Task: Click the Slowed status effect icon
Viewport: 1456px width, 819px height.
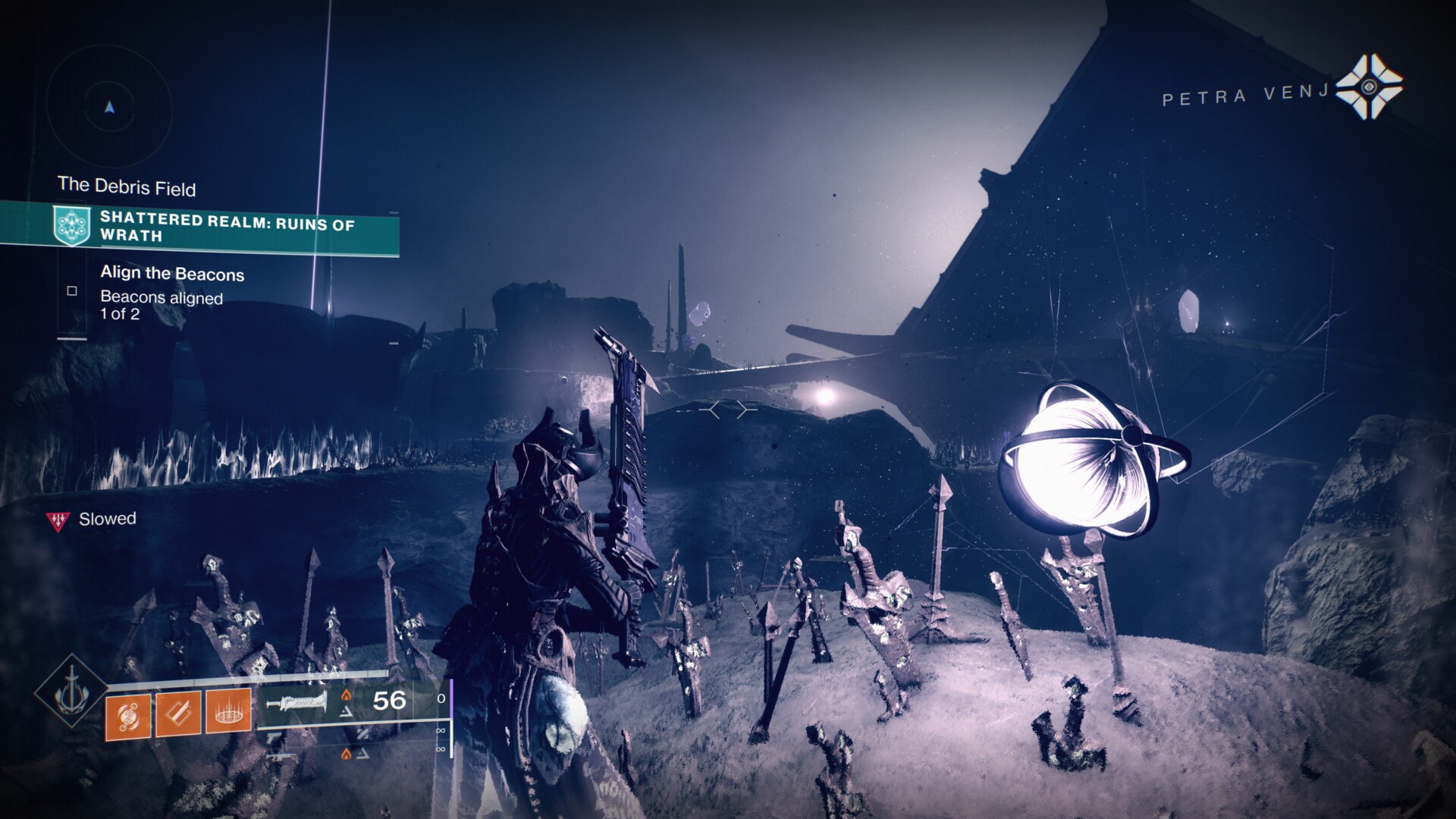Action: [58, 519]
